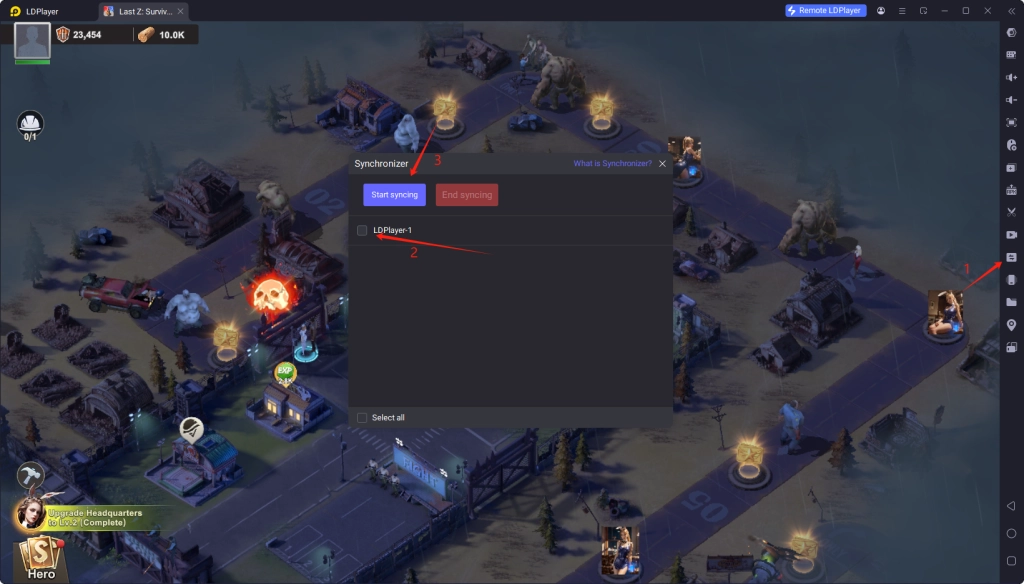The image size is (1024, 584).
Task: Click the End syncing button
Action: 467,195
